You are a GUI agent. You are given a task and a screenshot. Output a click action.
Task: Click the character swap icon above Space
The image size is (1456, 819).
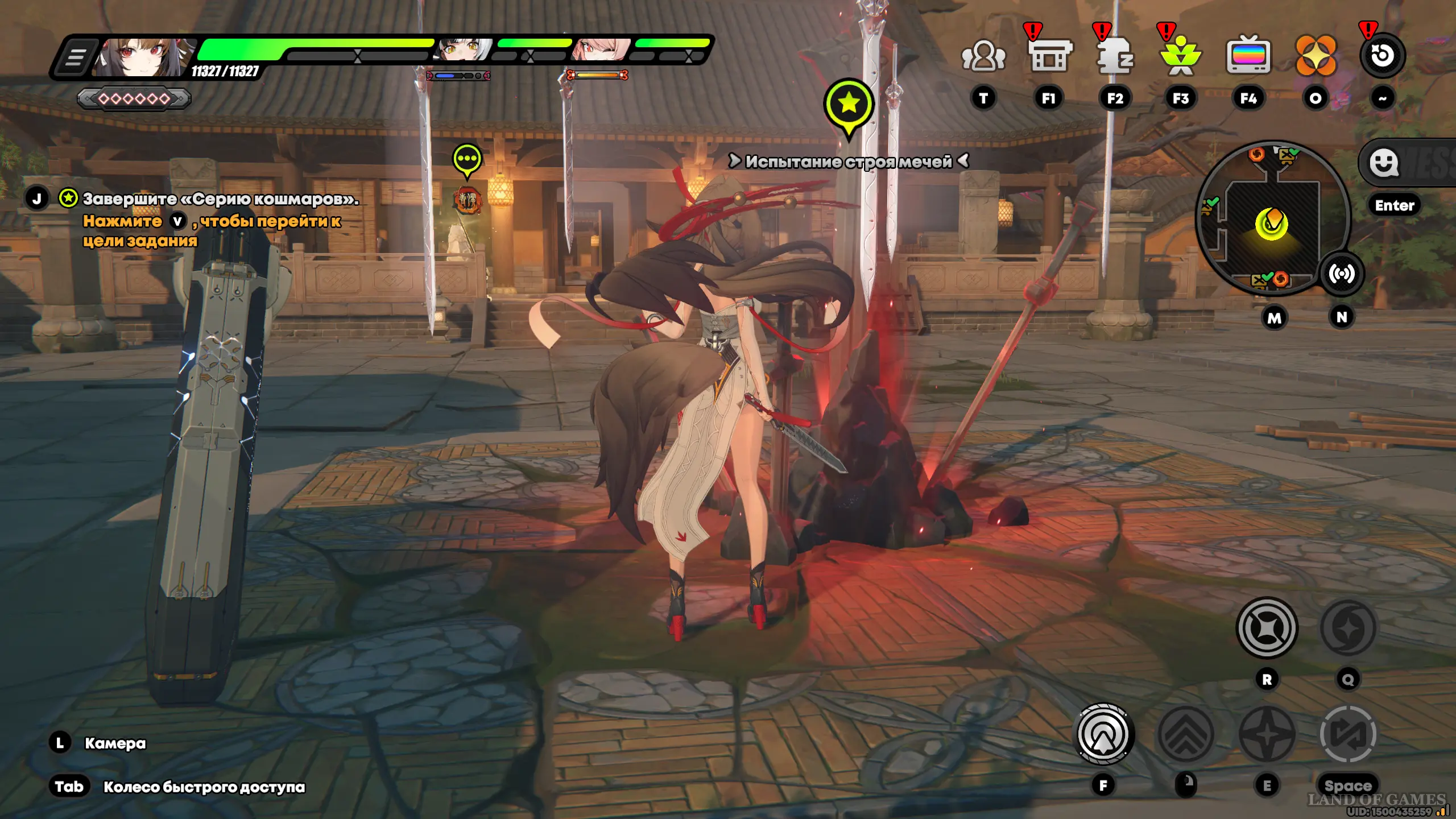click(x=1348, y=734)
